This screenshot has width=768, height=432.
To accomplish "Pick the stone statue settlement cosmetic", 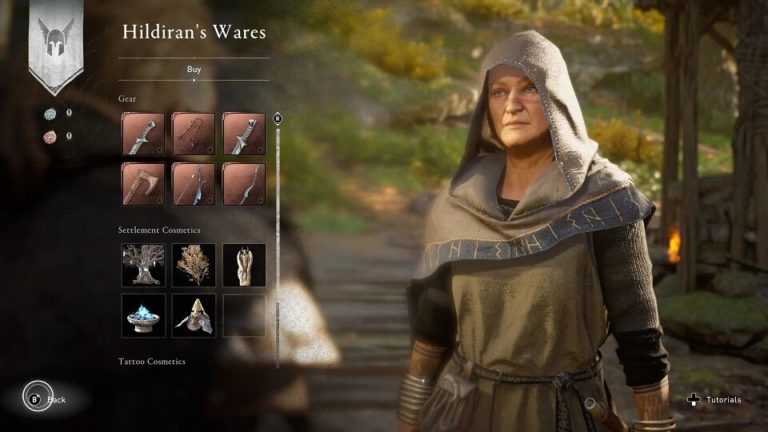I will pyautogui.click(x=244, y=265).
